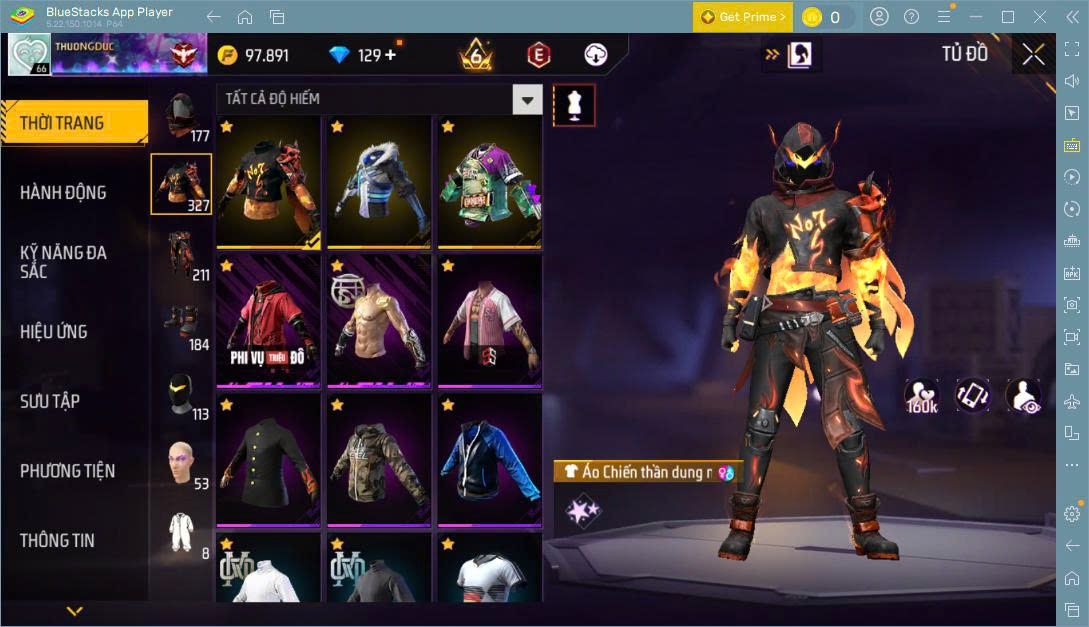Open the pants category with 211 items
1089x627 pixels.
(x=181, y=255)
